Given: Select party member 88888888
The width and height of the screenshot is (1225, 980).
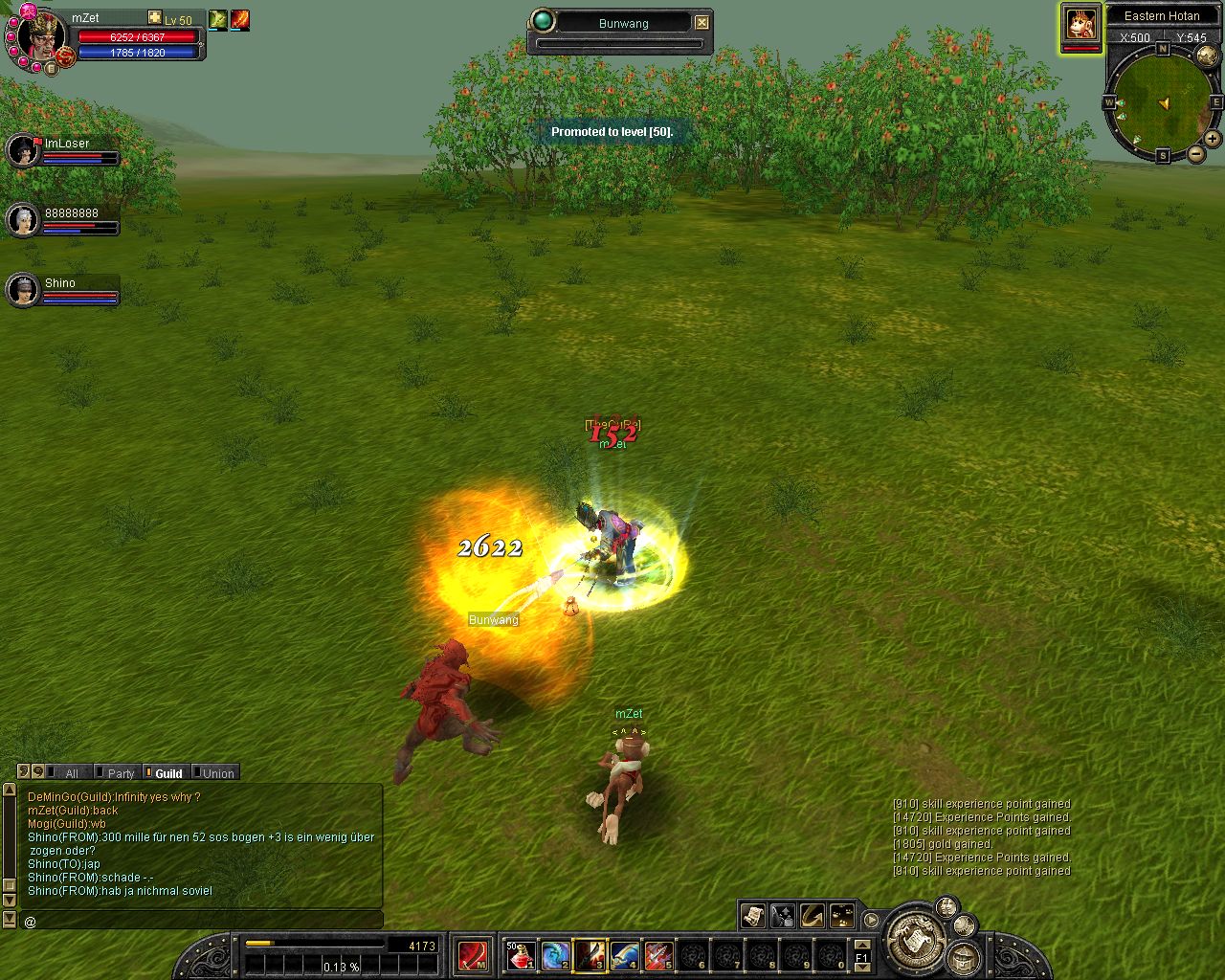Looking at the screenshot, I should tap(23, 220).
